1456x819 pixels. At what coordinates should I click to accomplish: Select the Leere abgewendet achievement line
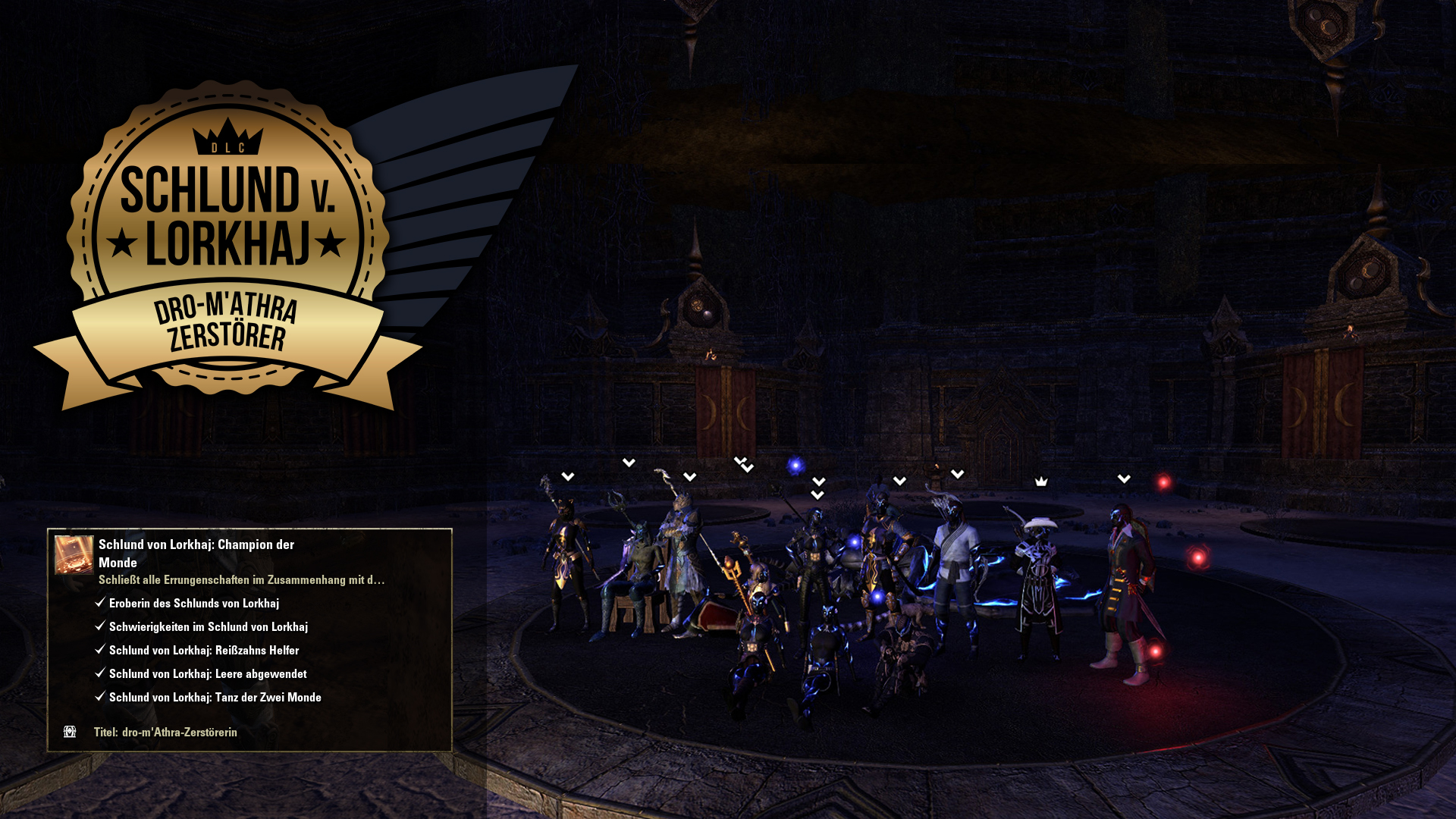tap(207, 674)
